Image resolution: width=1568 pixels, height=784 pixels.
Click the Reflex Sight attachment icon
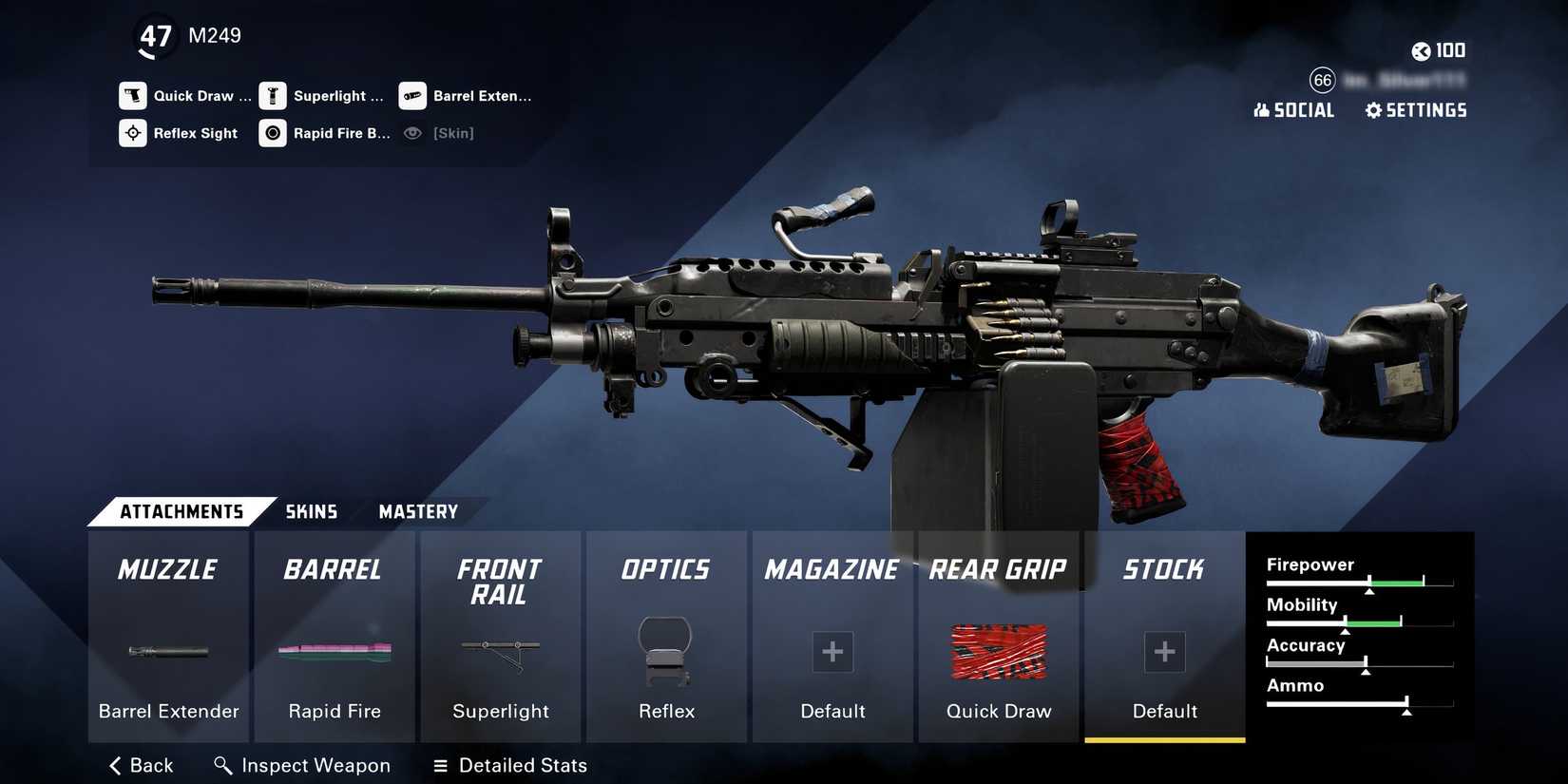[133, 133]
